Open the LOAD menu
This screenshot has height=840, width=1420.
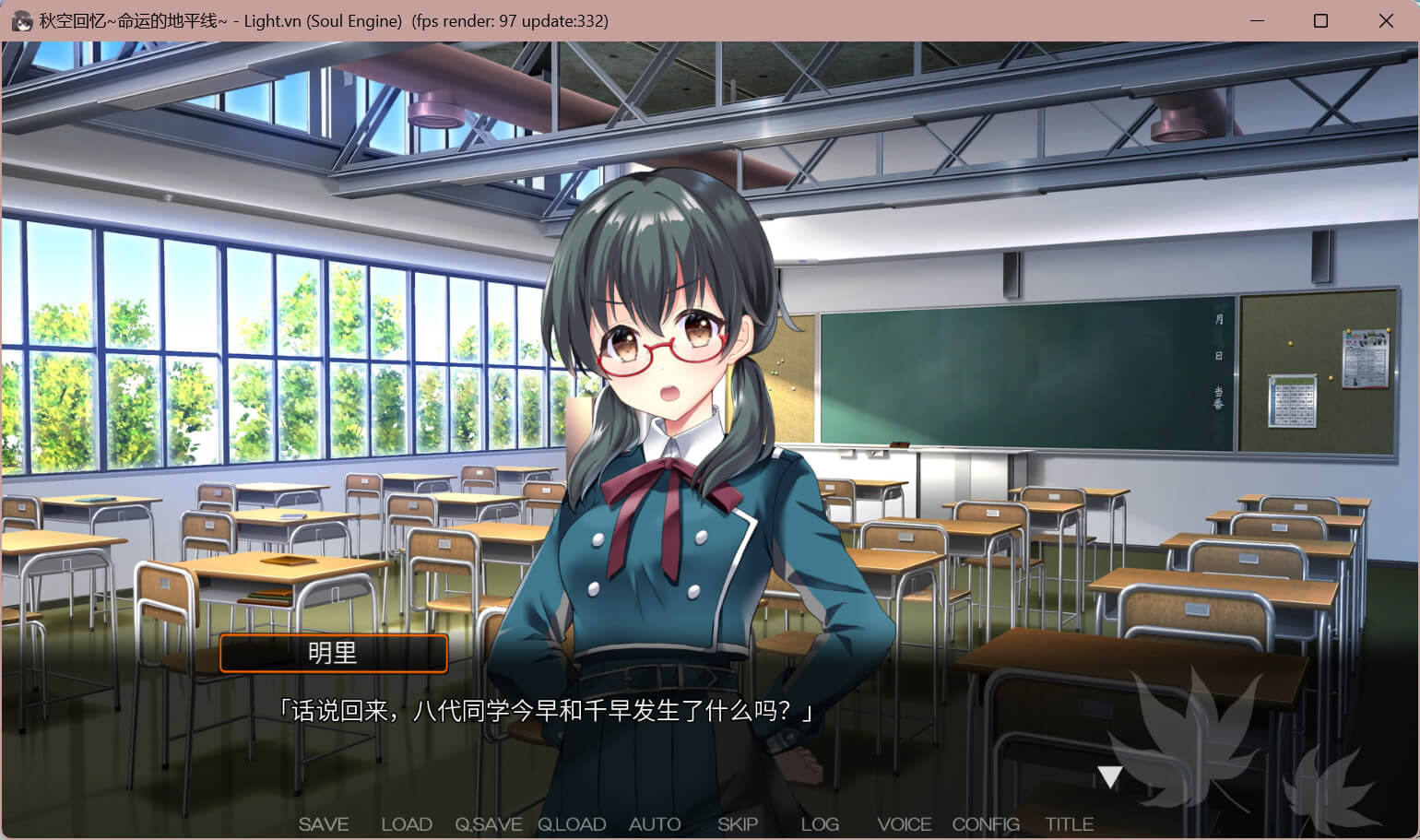coord(407,824)
